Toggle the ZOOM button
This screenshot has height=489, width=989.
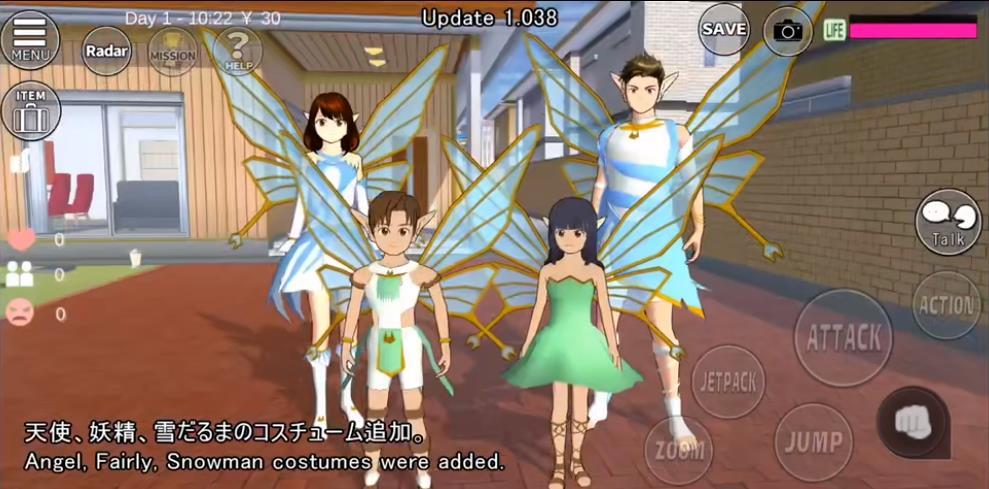click(x=679, y=449)
